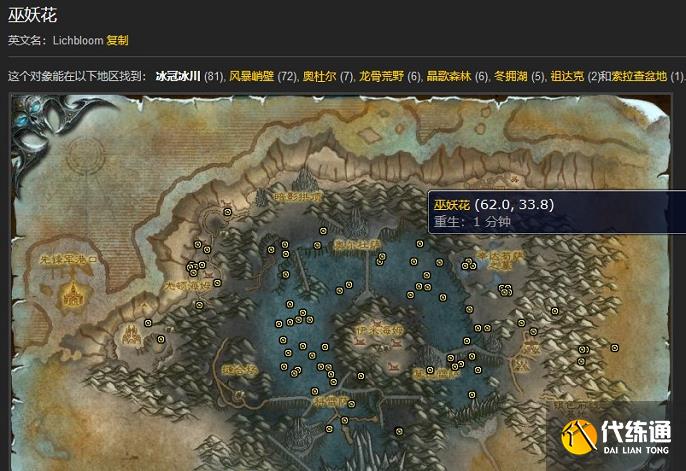686x471 pixels.
Task: Open the 风暴峭壁 zone map
Action: coord(251,76)
